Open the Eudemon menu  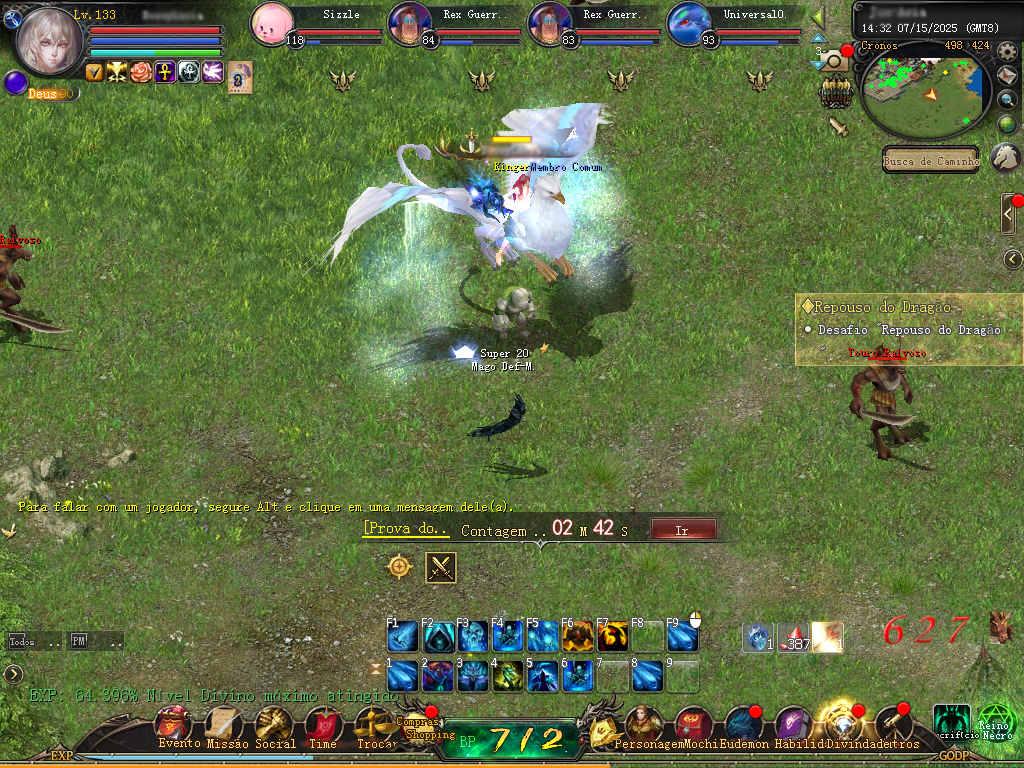741,724
